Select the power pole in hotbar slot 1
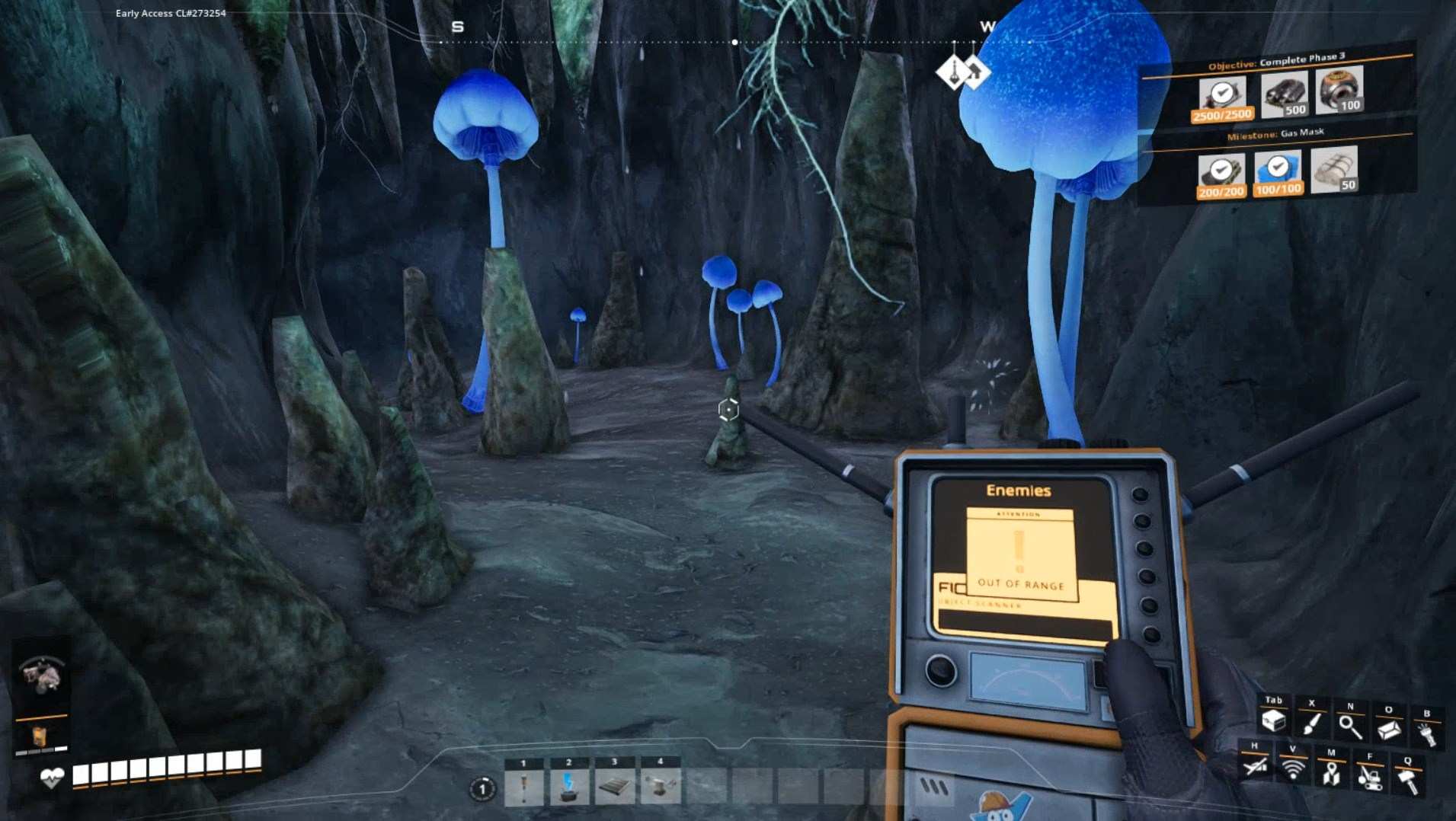This screenshot has height=821, width=1456. pos(523,787)
